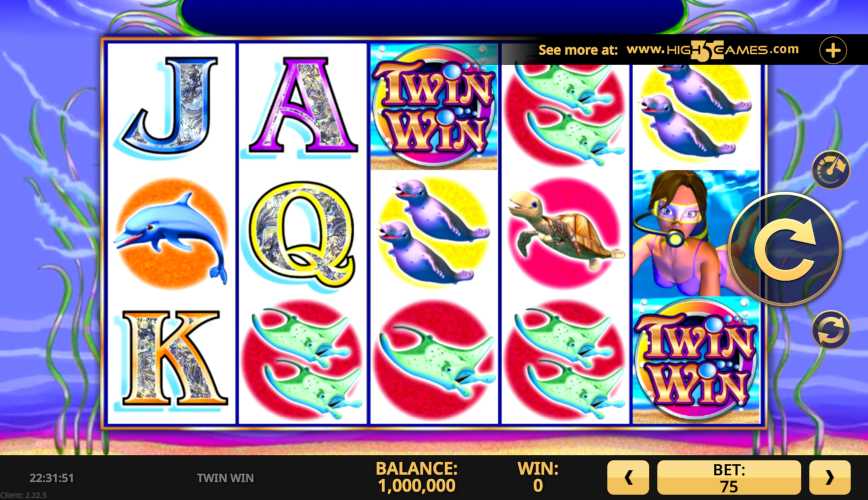Open the bet amount panel showing 75
The width and height of the screenshot is (868, 500).
(x=729, y=478)
